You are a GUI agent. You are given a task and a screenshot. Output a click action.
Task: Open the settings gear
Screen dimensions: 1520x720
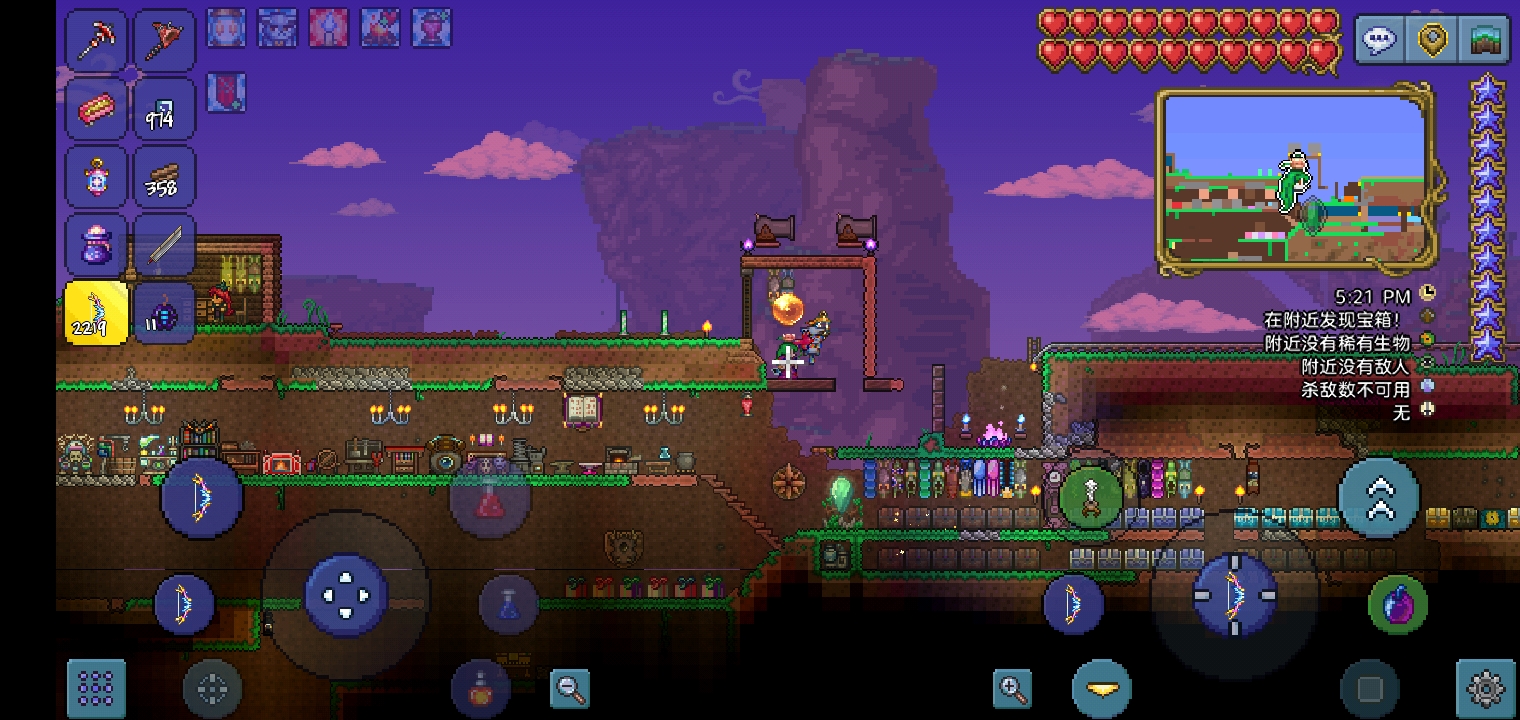[1485, 688]
